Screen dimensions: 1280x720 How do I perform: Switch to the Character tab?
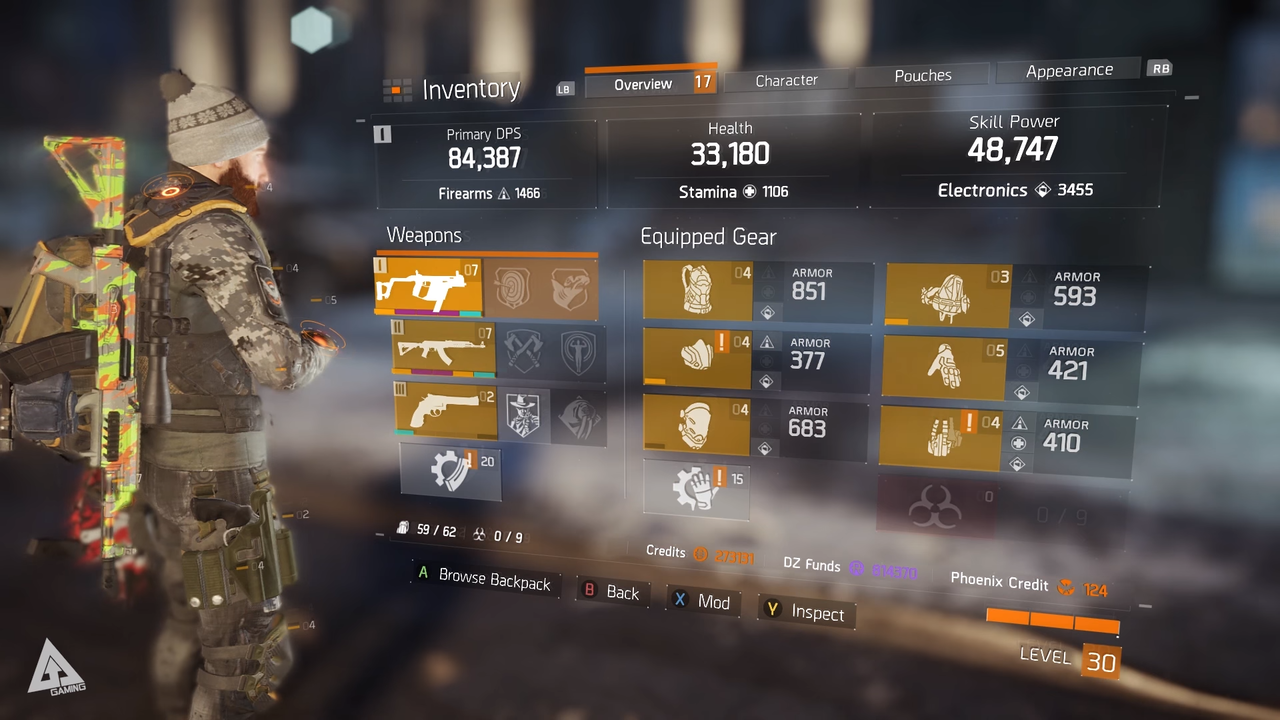(786, 80)
